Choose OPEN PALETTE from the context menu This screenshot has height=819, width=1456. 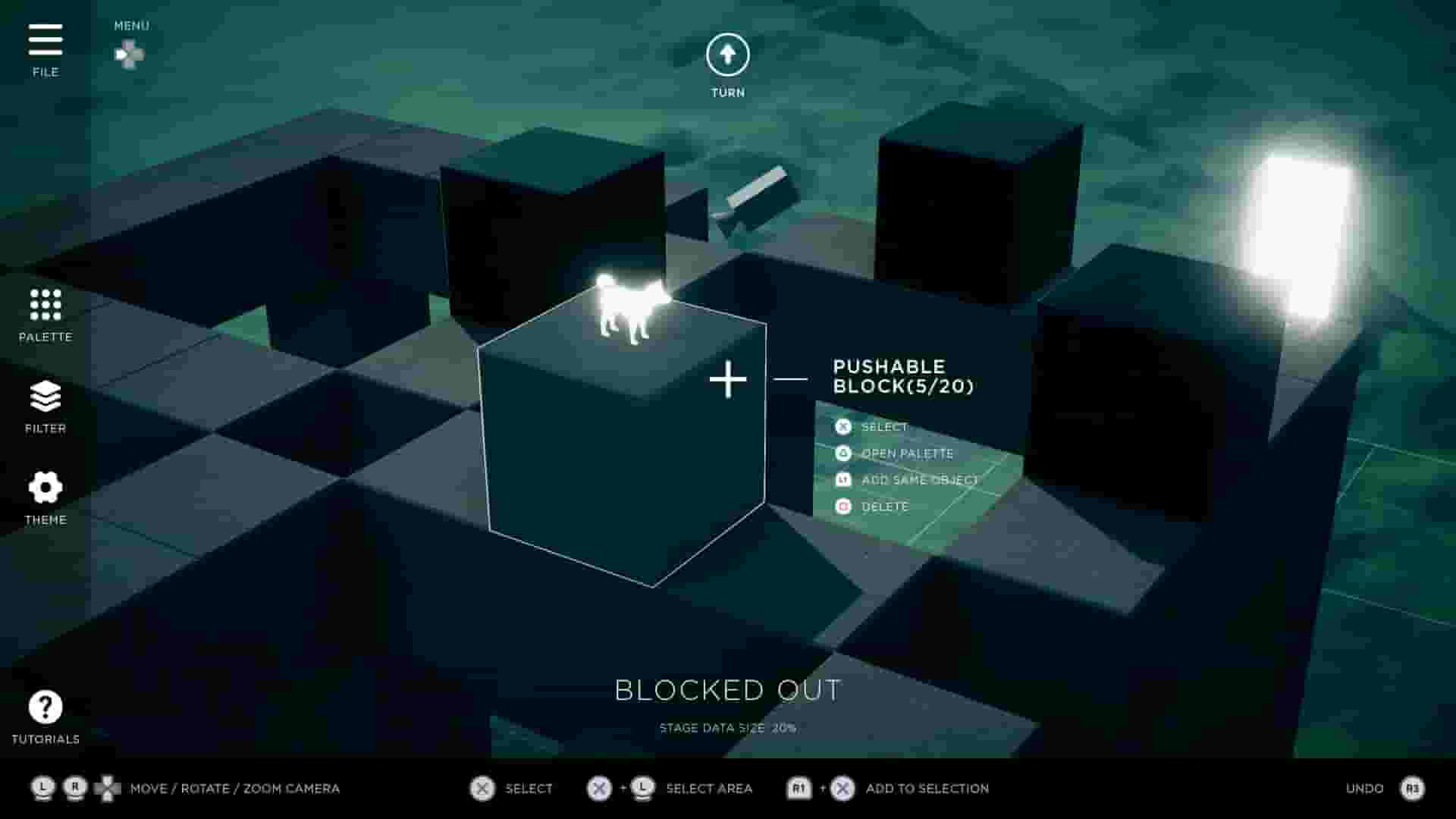tap(907, 453)
